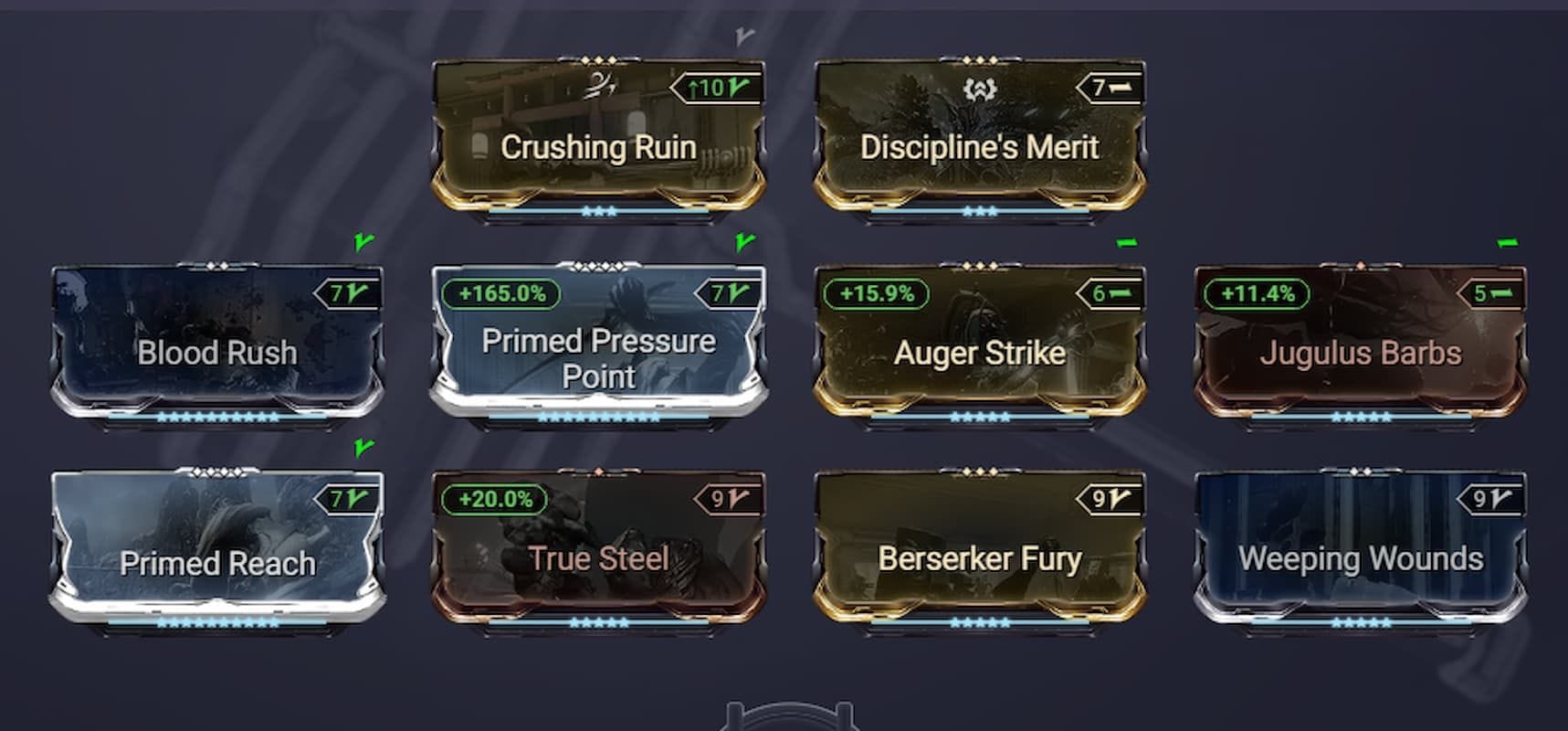Click the Berserker Fury mod name
This screenshot has width=1568, height=731.
click(979, 557)
